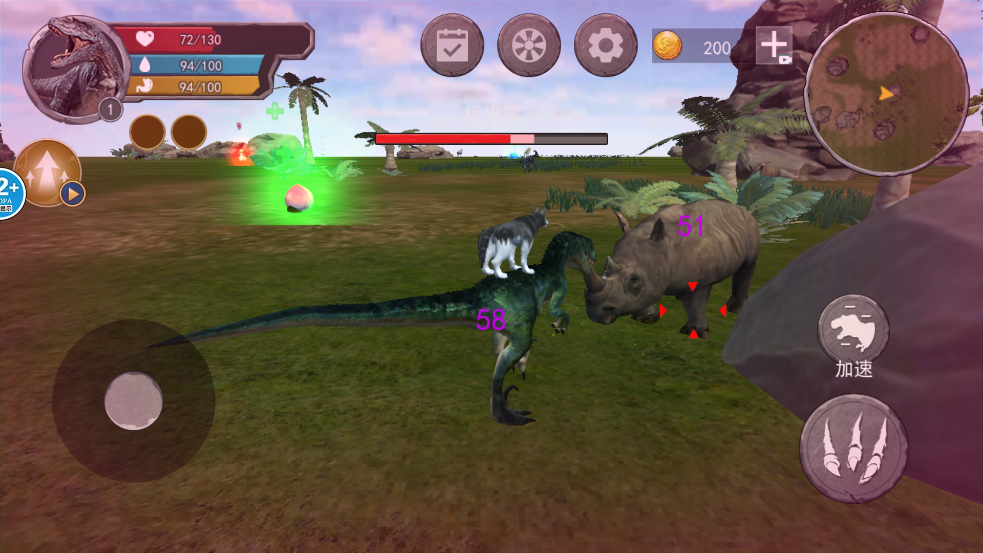Open the wheel-shaped spin icon
Screen dimensions: 983x553
pyautogui.click(x=529, y=45)
